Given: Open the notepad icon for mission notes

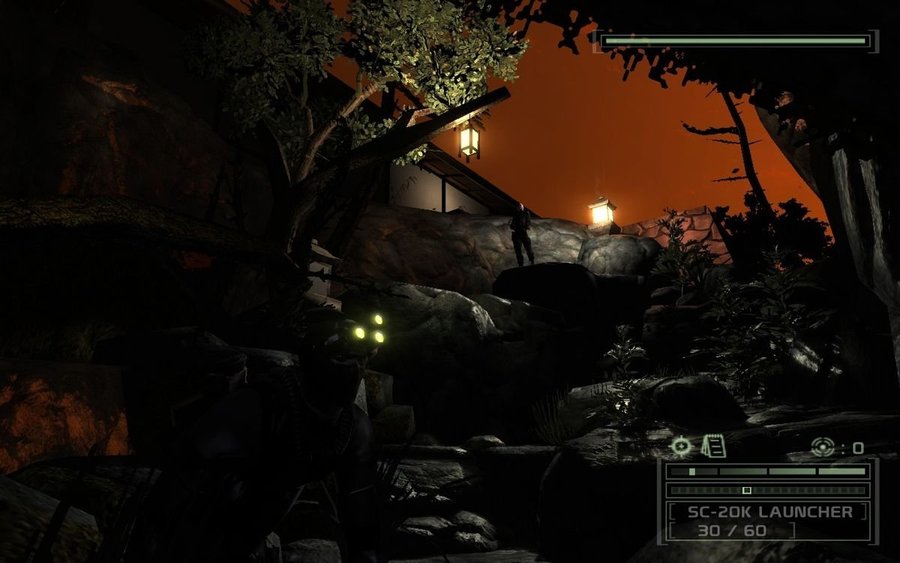Looking at the screenshot, I should pyautogui.click(x=713, y=446).
